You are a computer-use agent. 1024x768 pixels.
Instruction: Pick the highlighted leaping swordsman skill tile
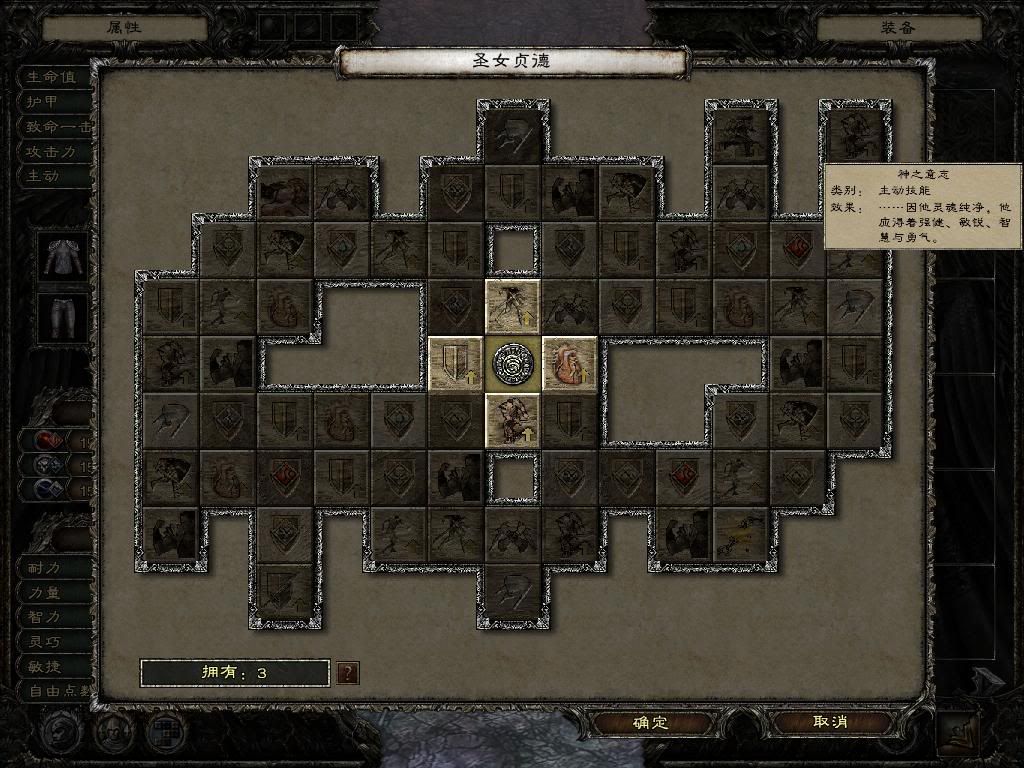coord(512,306)
